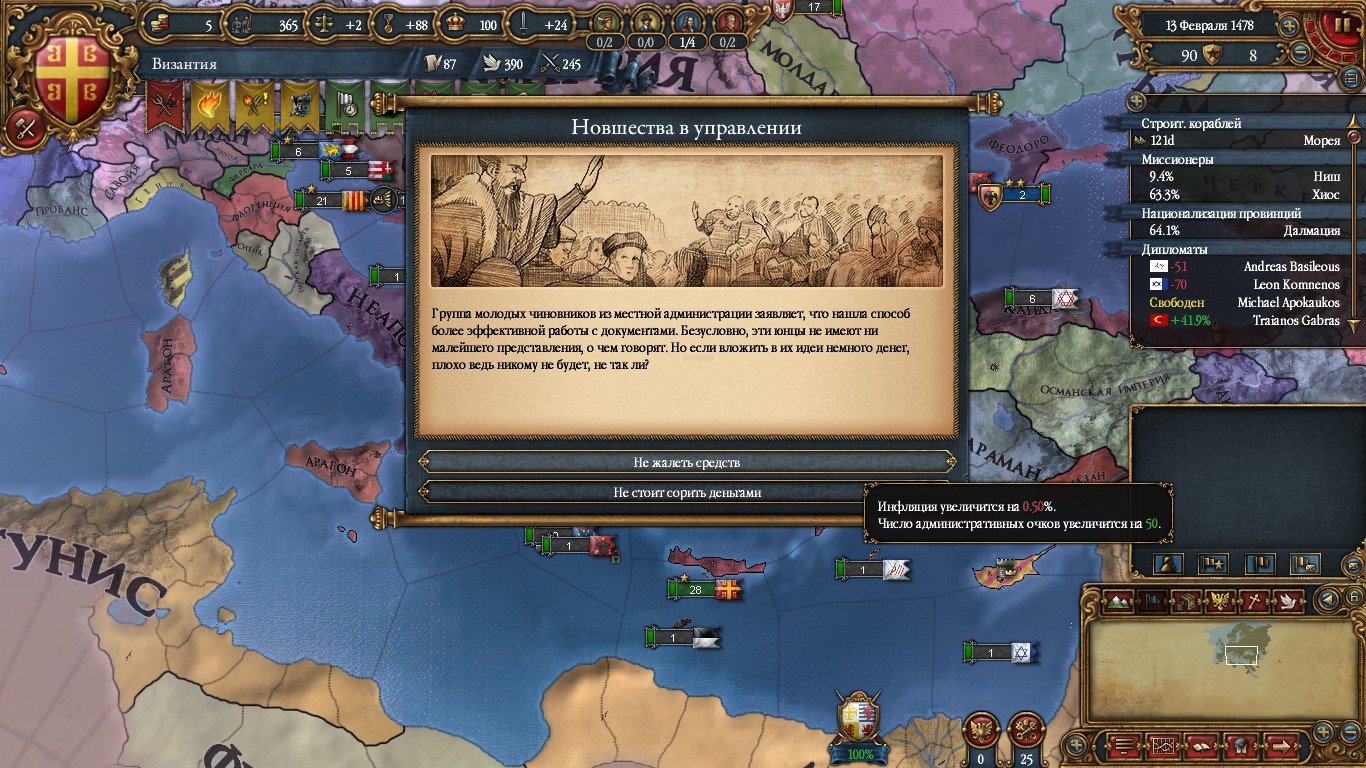
Task: Decrease game speed with the minus button
Action: click(1300, 54)
